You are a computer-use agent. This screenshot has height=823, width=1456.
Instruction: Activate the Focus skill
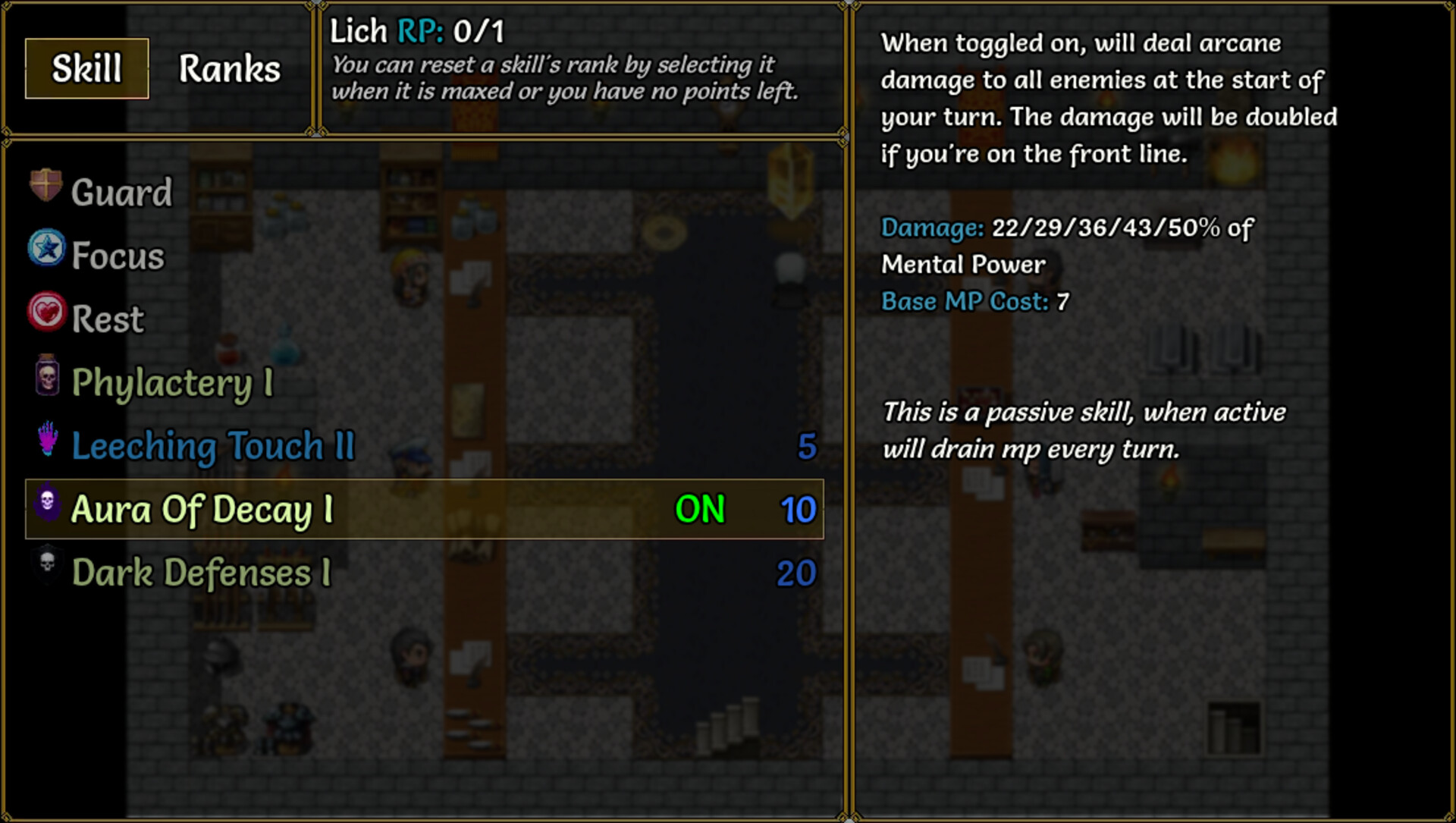(115, 255)
